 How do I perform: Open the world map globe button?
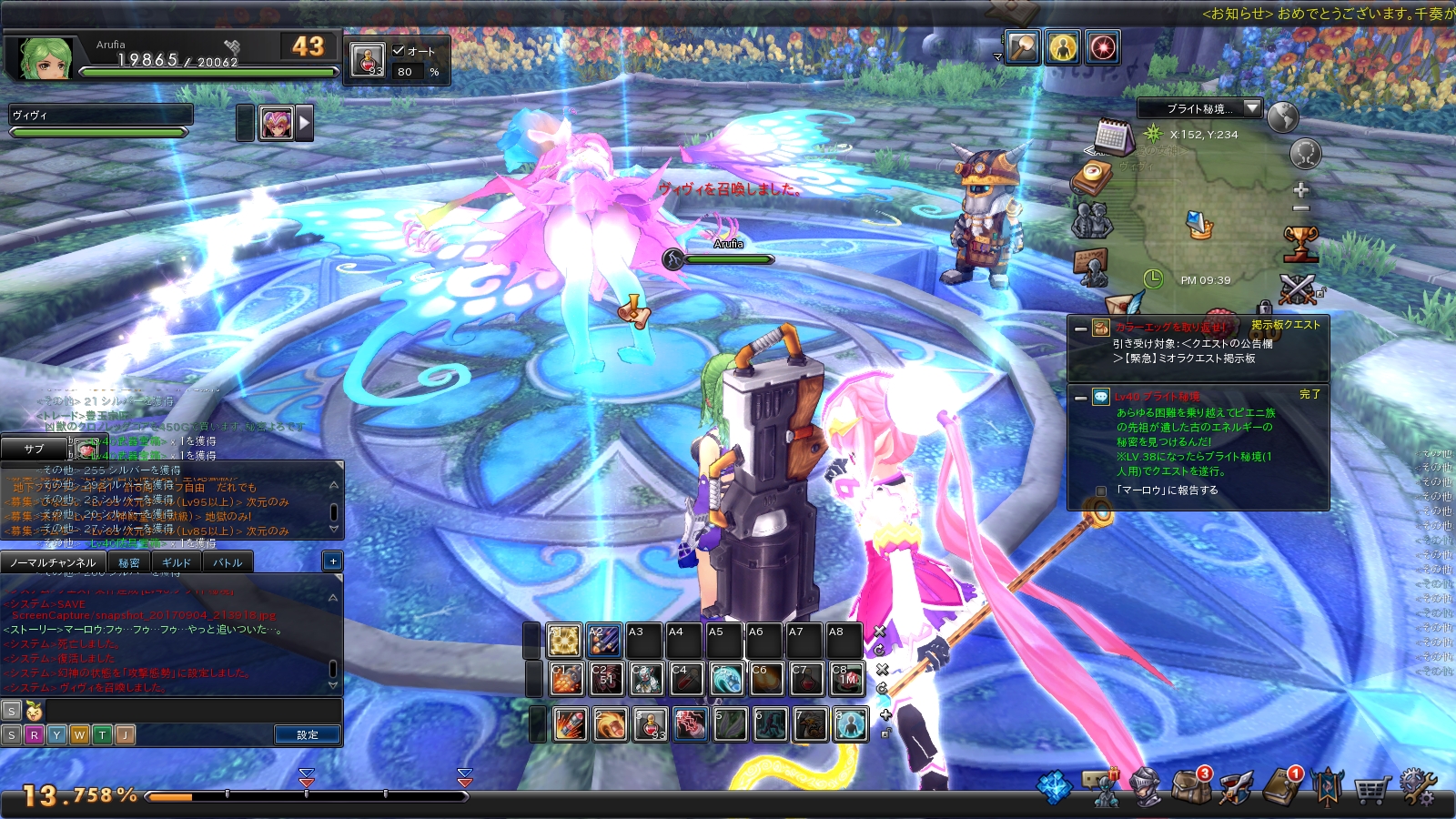(x=1282, y=117)
